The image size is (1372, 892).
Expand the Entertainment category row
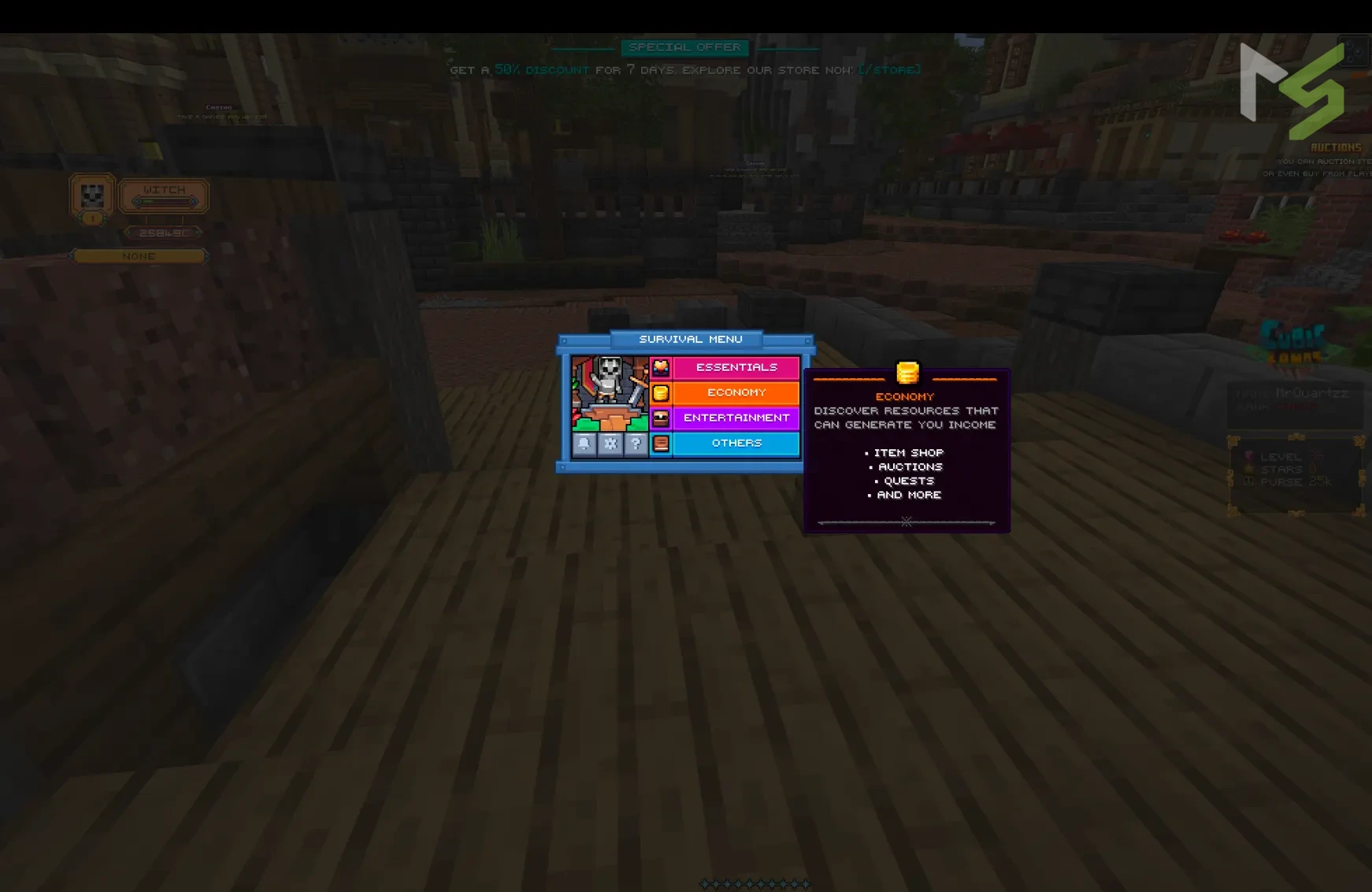(x=736, y=418)
